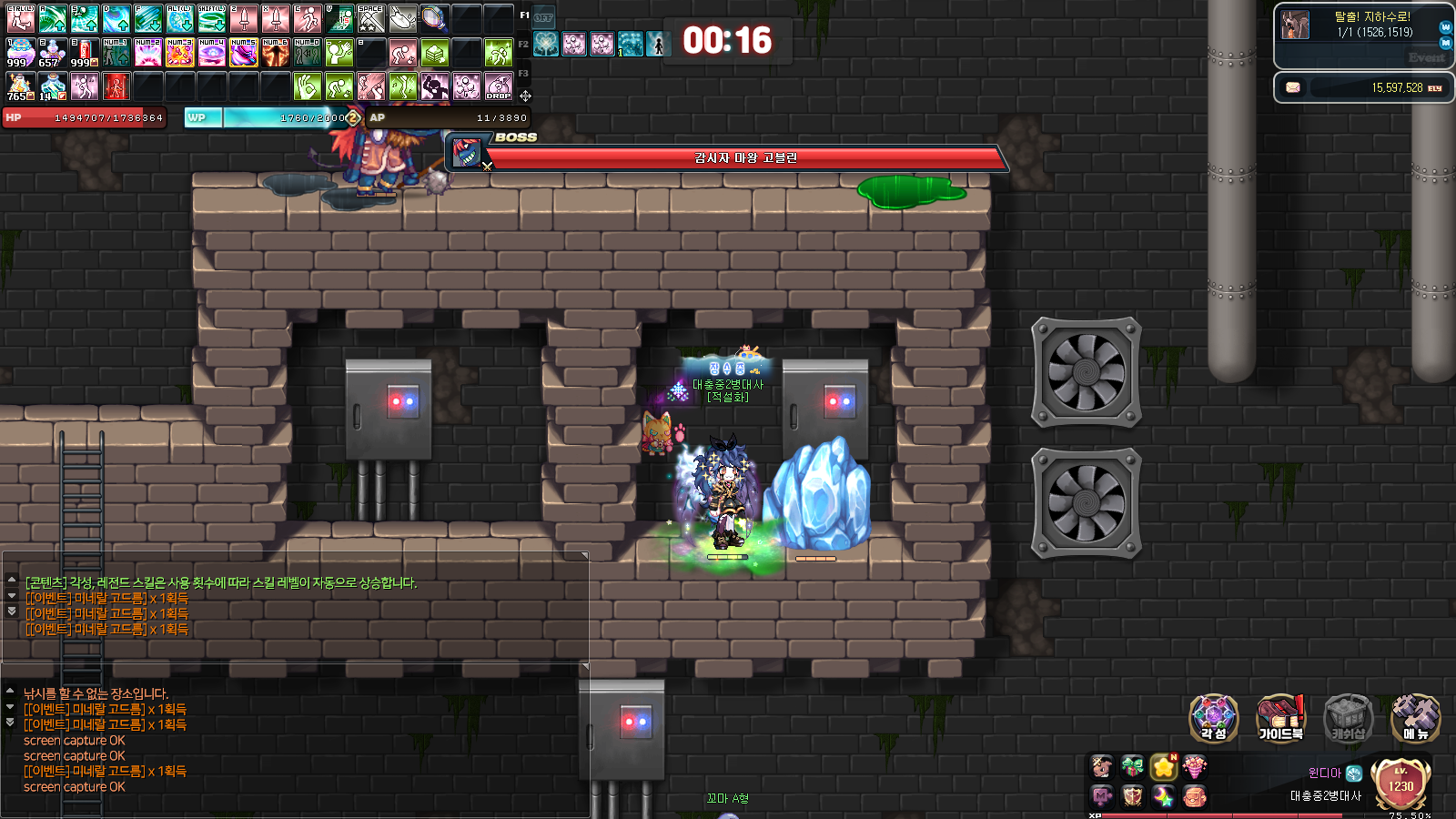The width and height of the screenshot is (1456, 819).
Task: Open the 메뉴 gear menu
Action: tap(1415, 717)
